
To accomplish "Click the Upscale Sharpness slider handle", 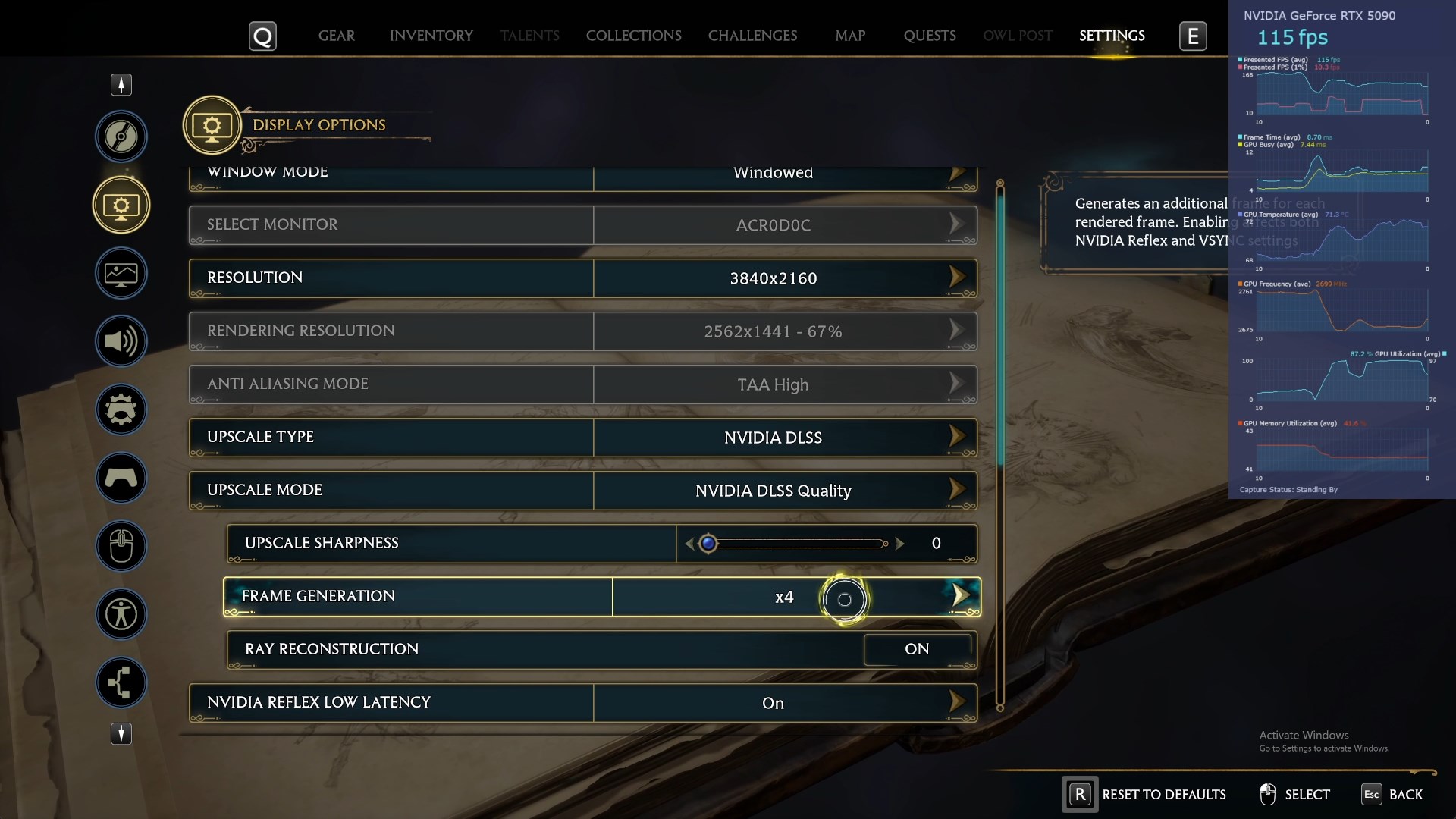I will tap(708, 543).
